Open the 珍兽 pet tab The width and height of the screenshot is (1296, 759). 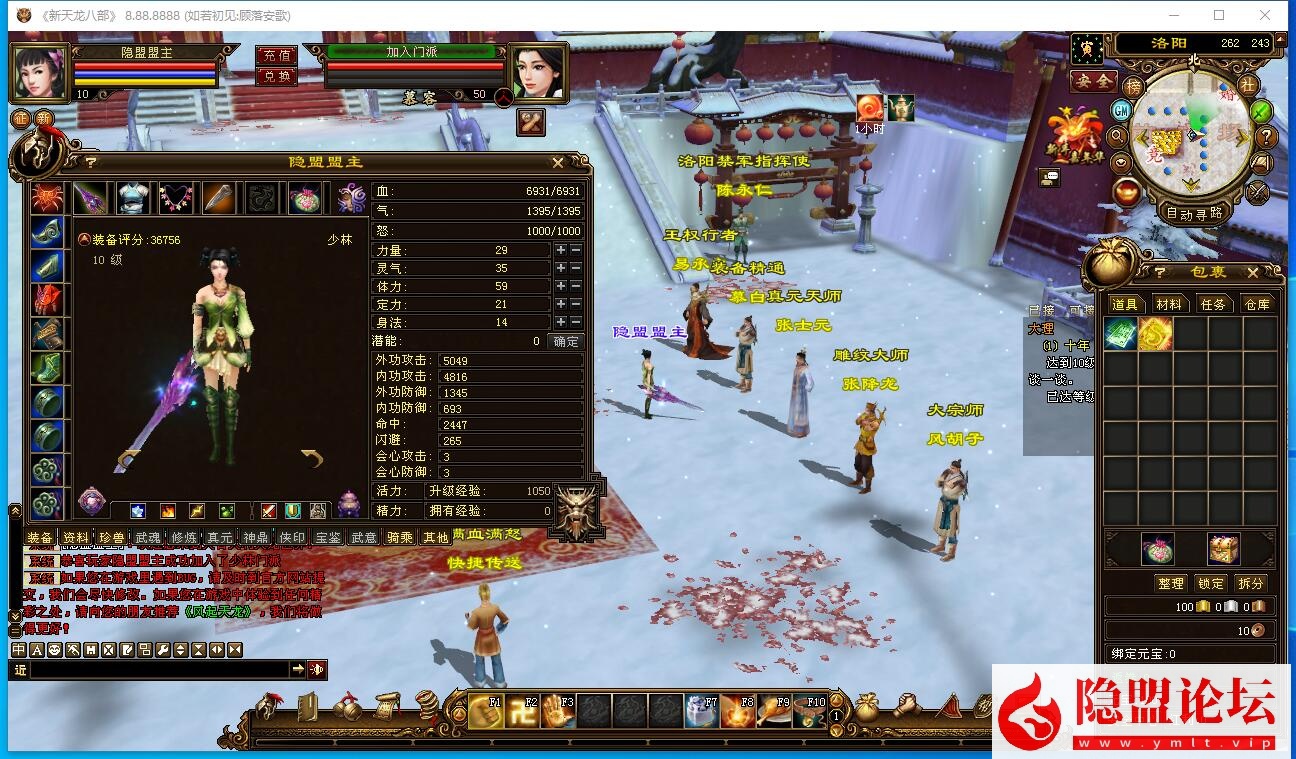[x=111, y=537]
